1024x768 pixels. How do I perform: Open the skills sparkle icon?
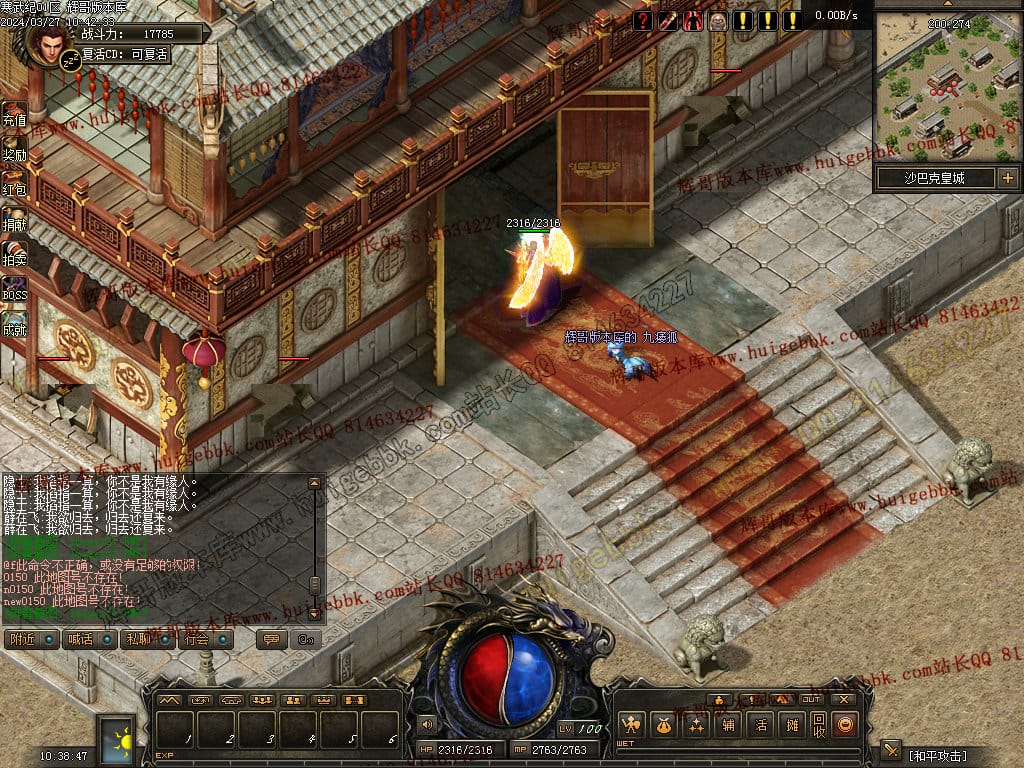click(696, 724)
